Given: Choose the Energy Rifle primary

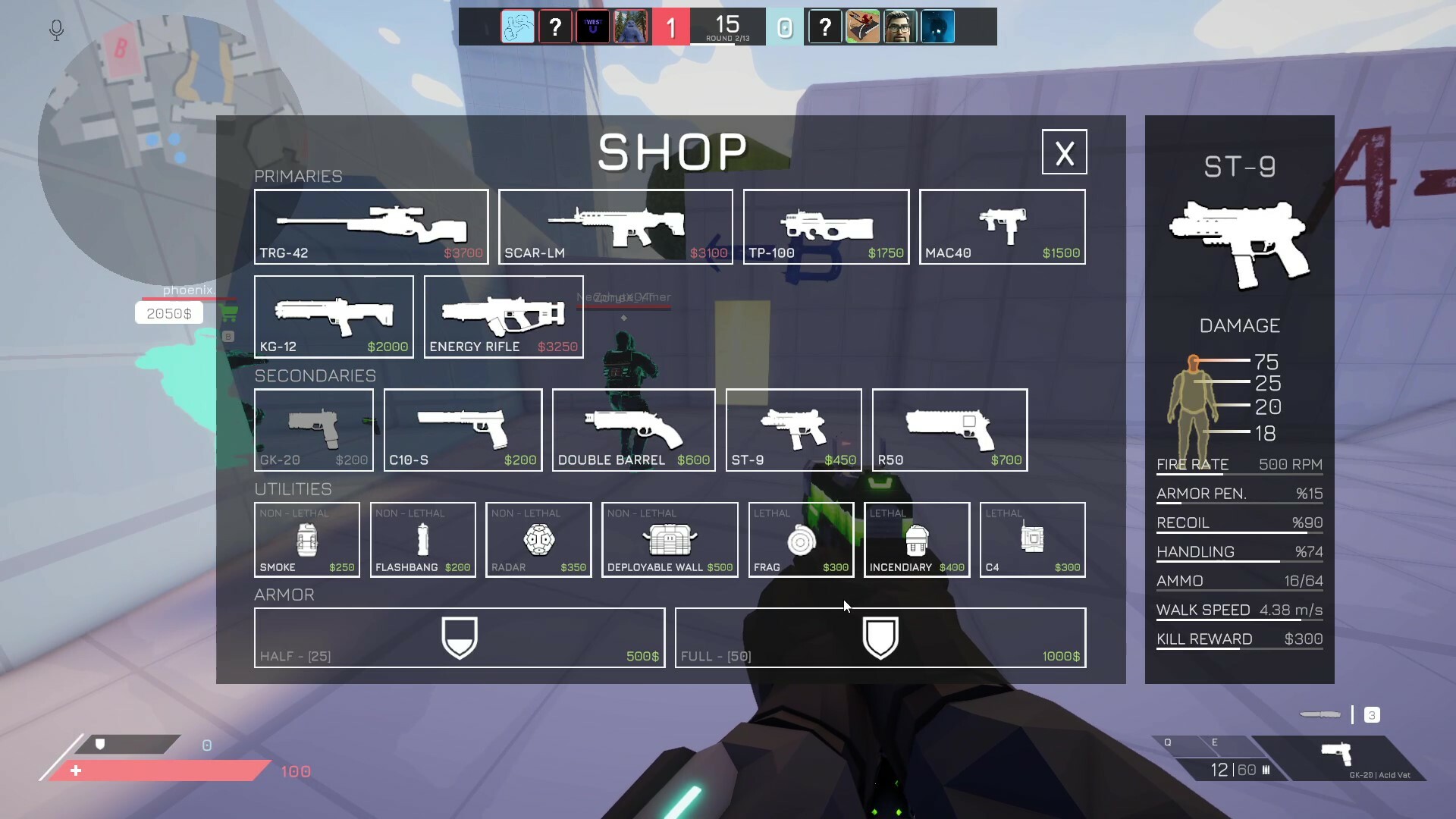Looking at the screenshot, I should tap(503, 316).
